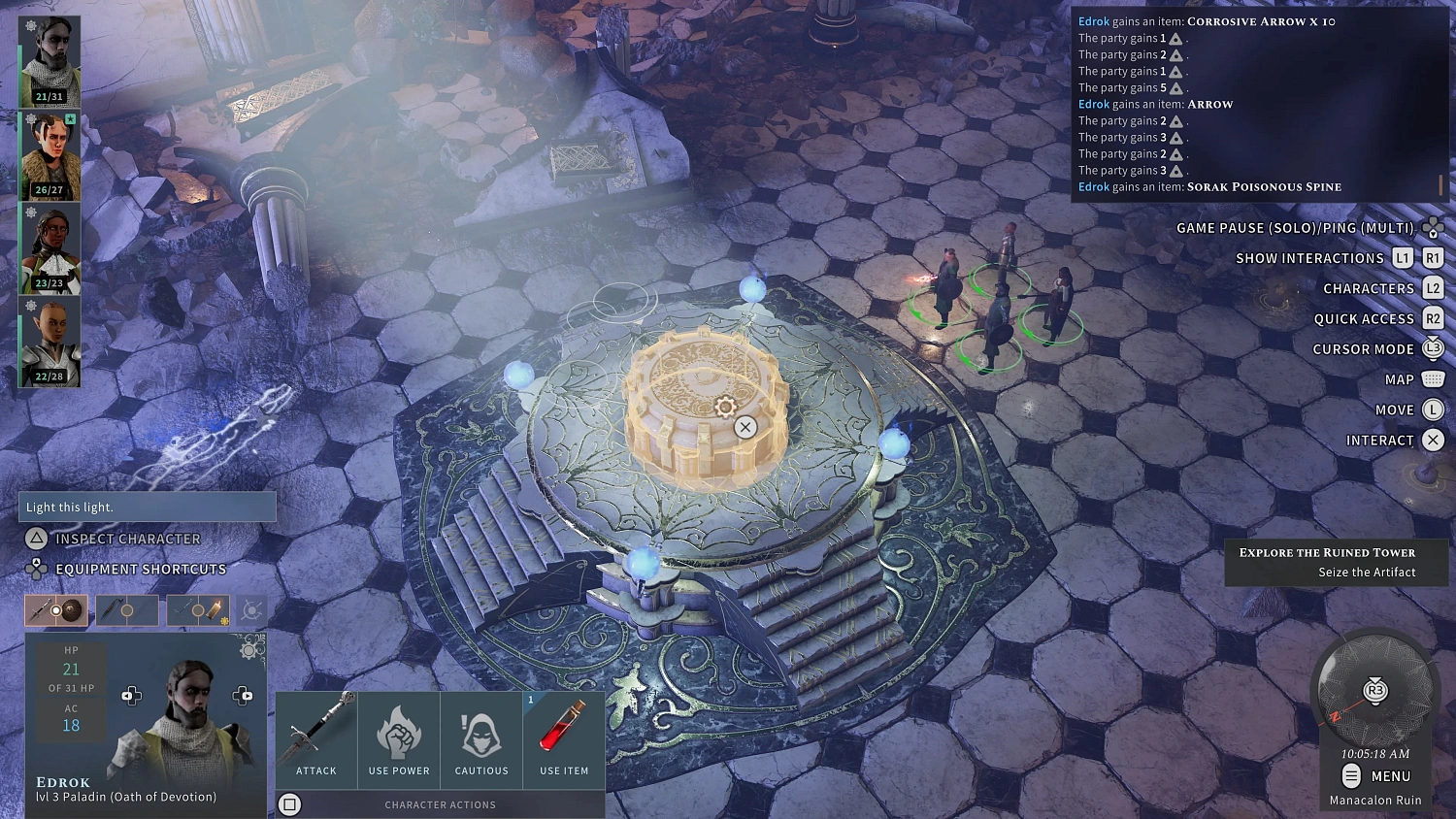Activate the Cautious hooded-figure action
Screen dimensions: 1456x819
click(x=480, y=739)
